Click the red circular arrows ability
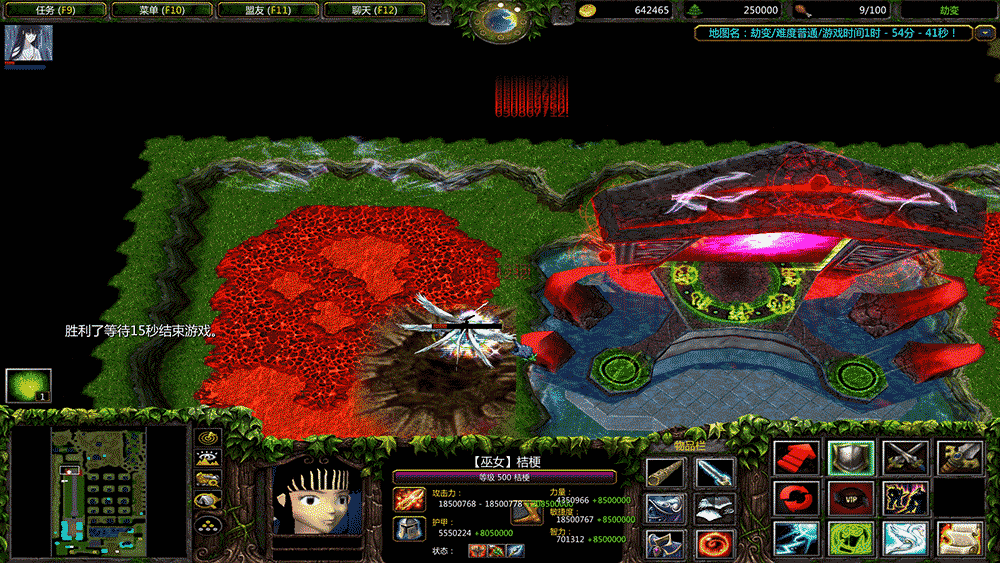 tap(797, 498)
